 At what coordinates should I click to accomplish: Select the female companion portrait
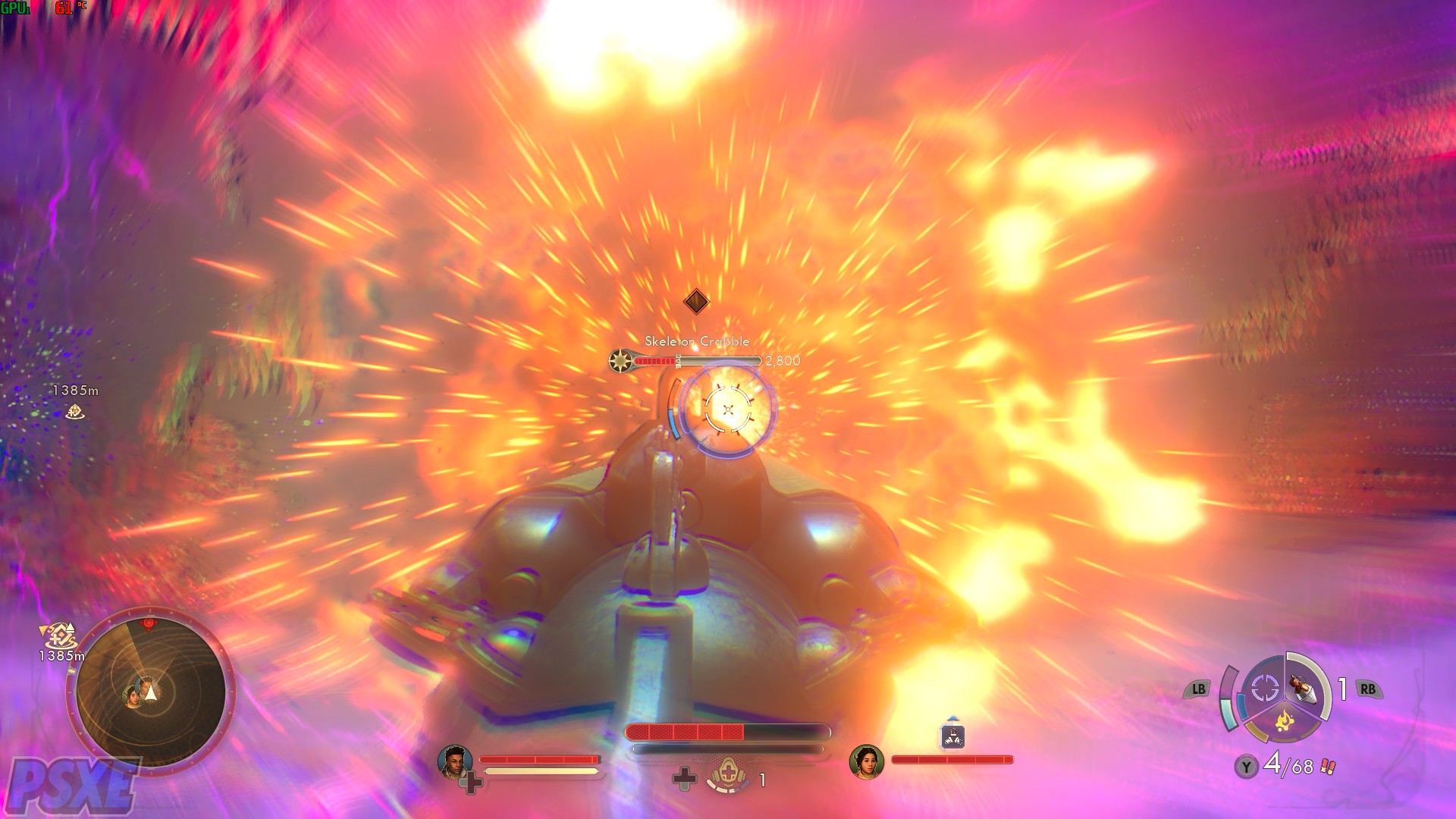pyautogui.click(x=866, y=761)
